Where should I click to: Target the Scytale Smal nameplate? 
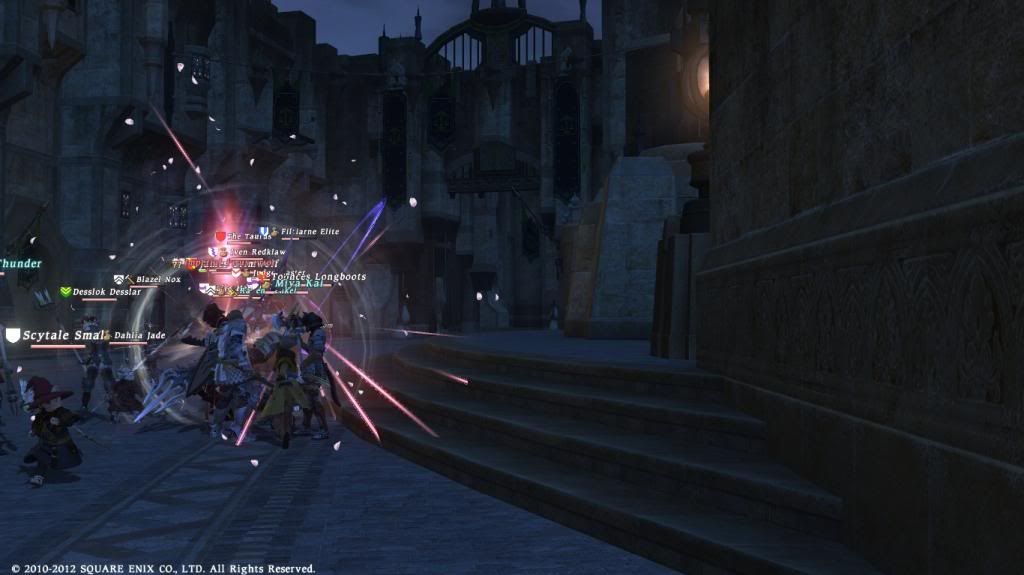(x=64, y=336)
